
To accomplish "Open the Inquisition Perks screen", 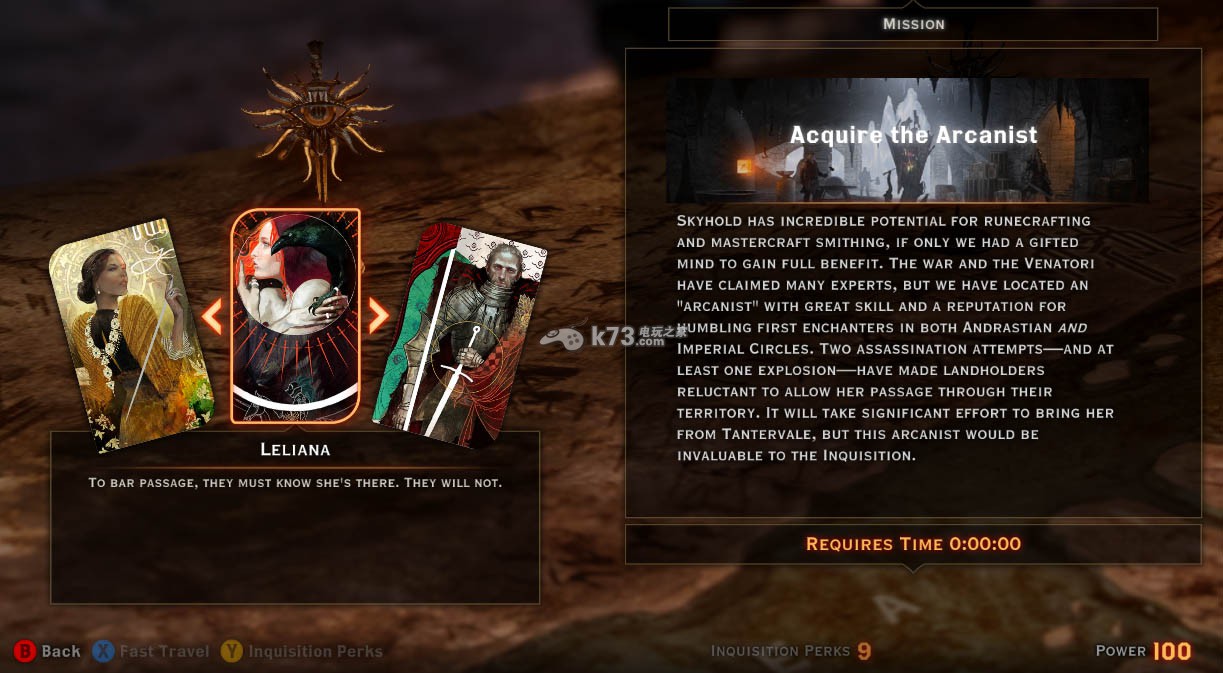I will (302, 651).
